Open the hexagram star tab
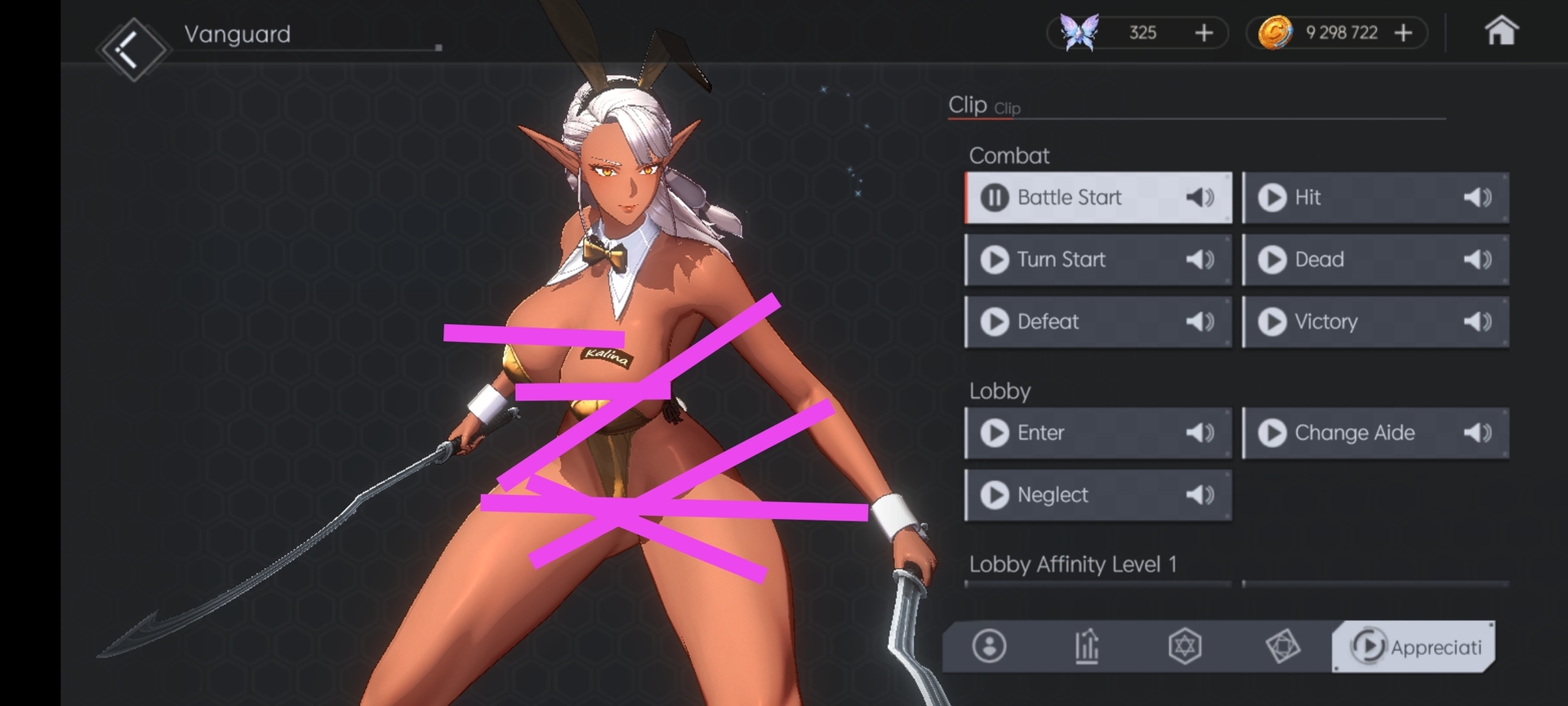This screenshot has height=706, width=1568. tap(1184, 646)
